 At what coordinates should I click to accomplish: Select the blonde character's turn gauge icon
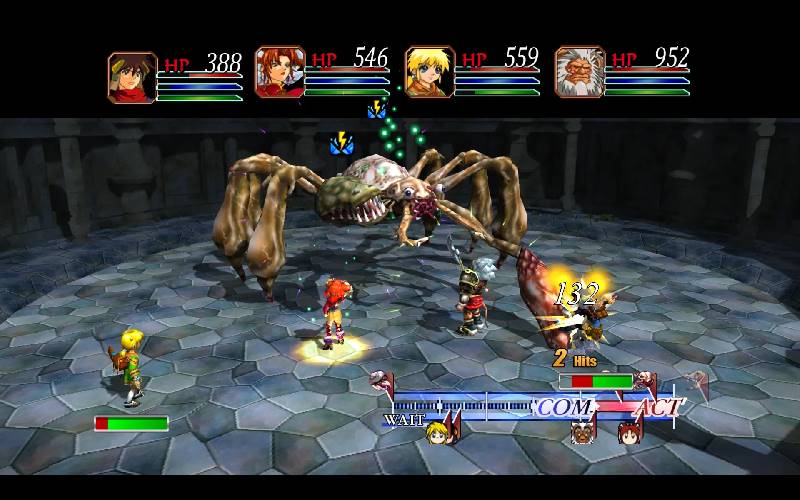(437, 434)
